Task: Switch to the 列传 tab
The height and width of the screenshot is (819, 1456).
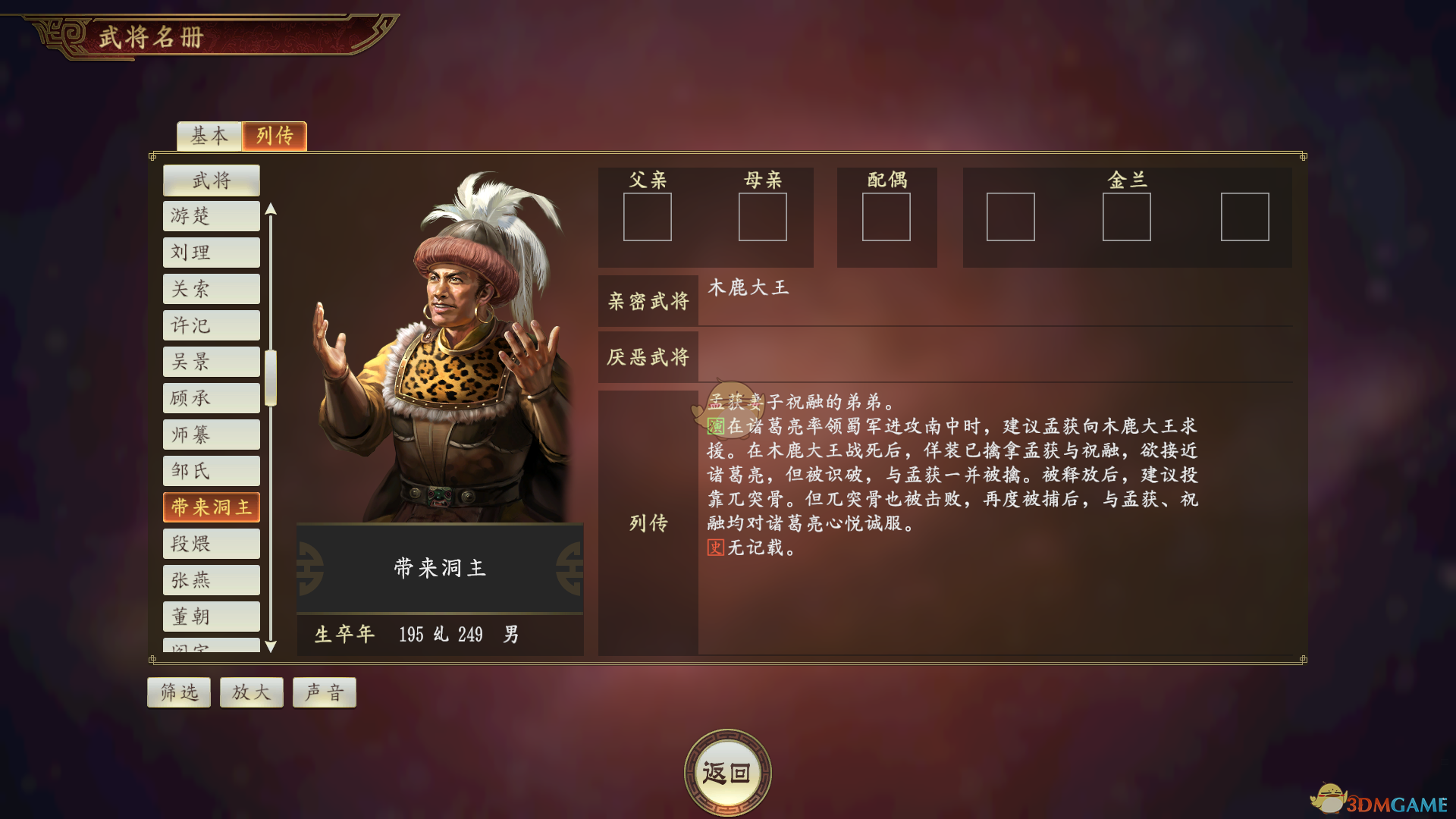Action: click(x=274, y=136)
